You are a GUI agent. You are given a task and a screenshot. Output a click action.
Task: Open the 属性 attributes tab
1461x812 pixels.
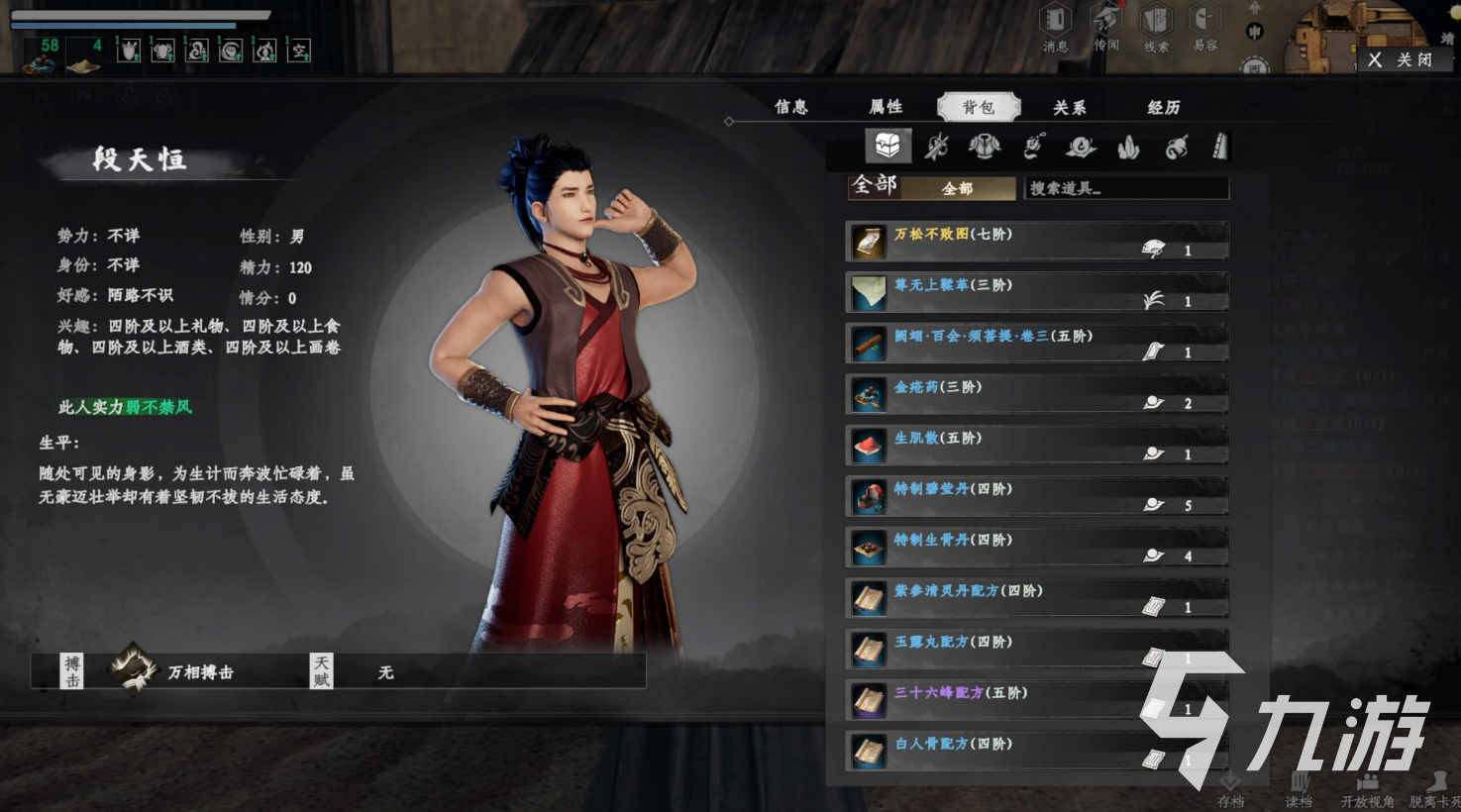(886, 107)
